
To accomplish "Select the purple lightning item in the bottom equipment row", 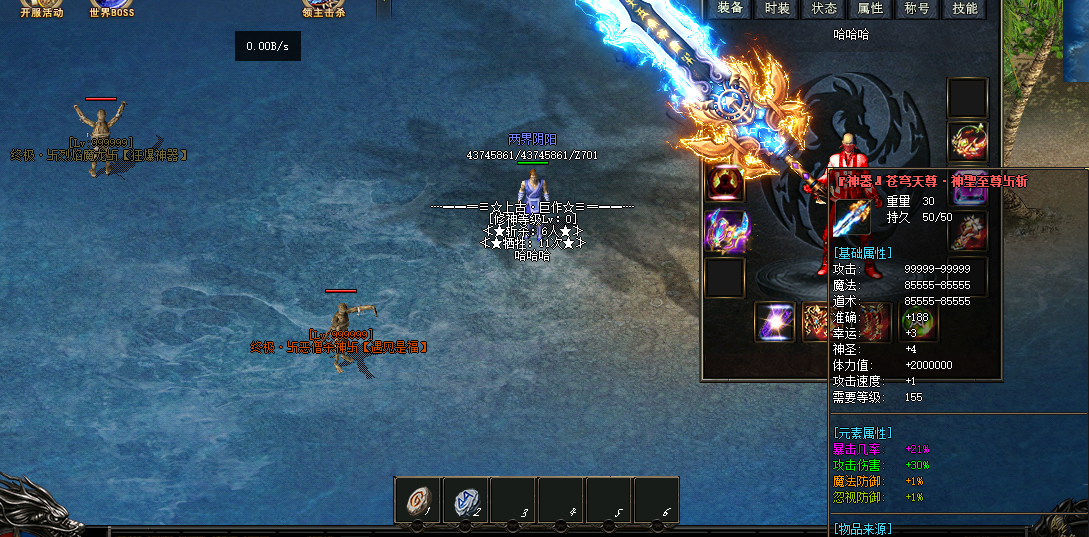I will pyautogui.click(x=774, y=322).
